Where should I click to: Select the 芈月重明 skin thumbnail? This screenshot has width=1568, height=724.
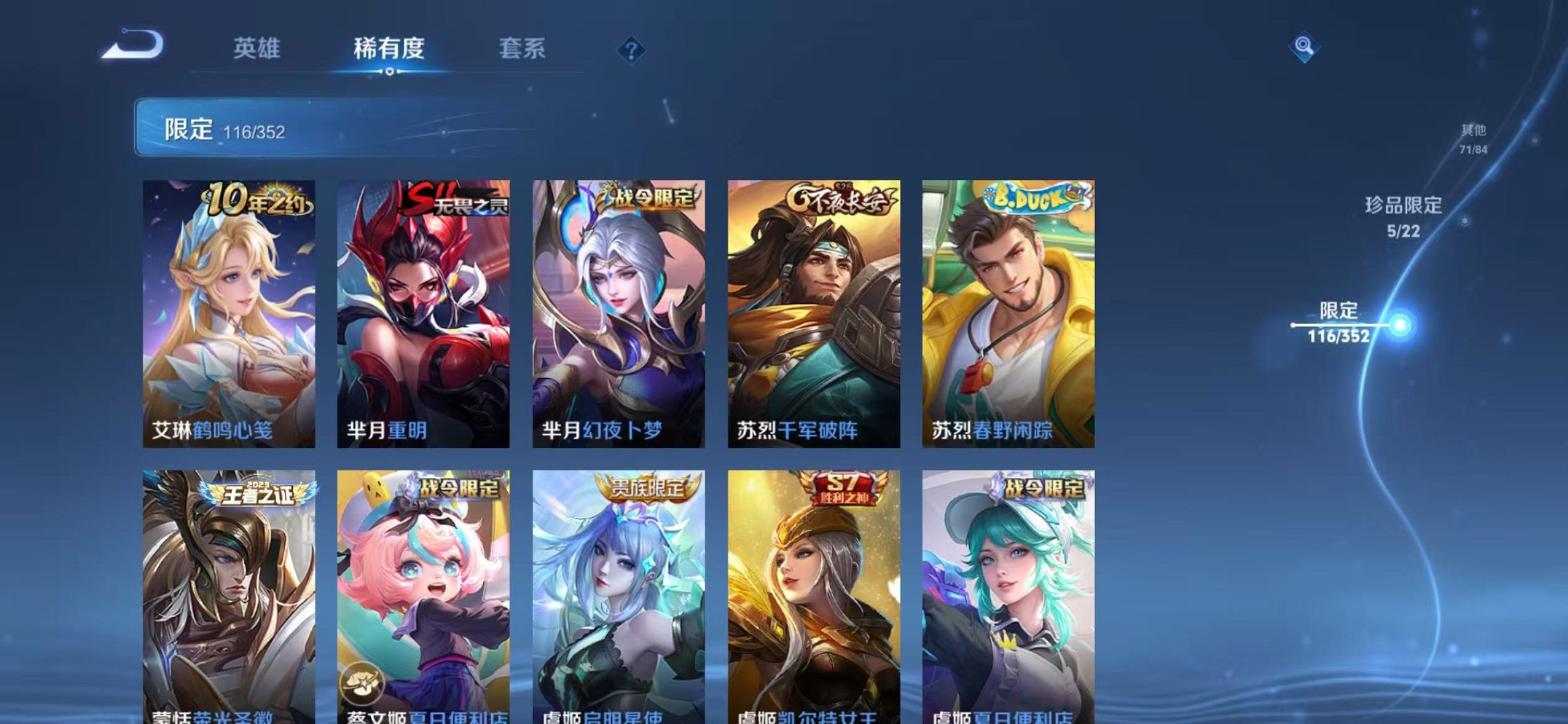(425, 313)
